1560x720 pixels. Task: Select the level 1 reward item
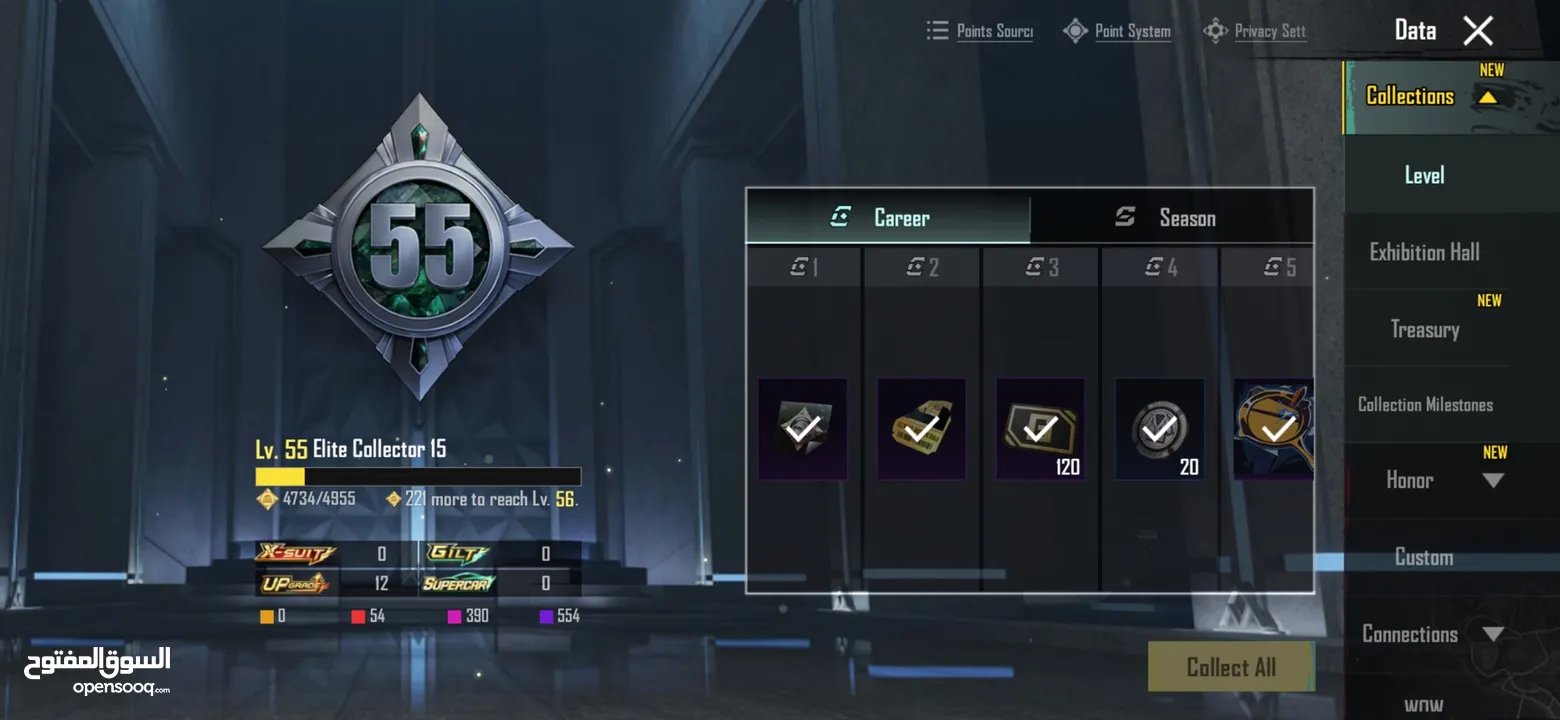(x=802, y=429)
